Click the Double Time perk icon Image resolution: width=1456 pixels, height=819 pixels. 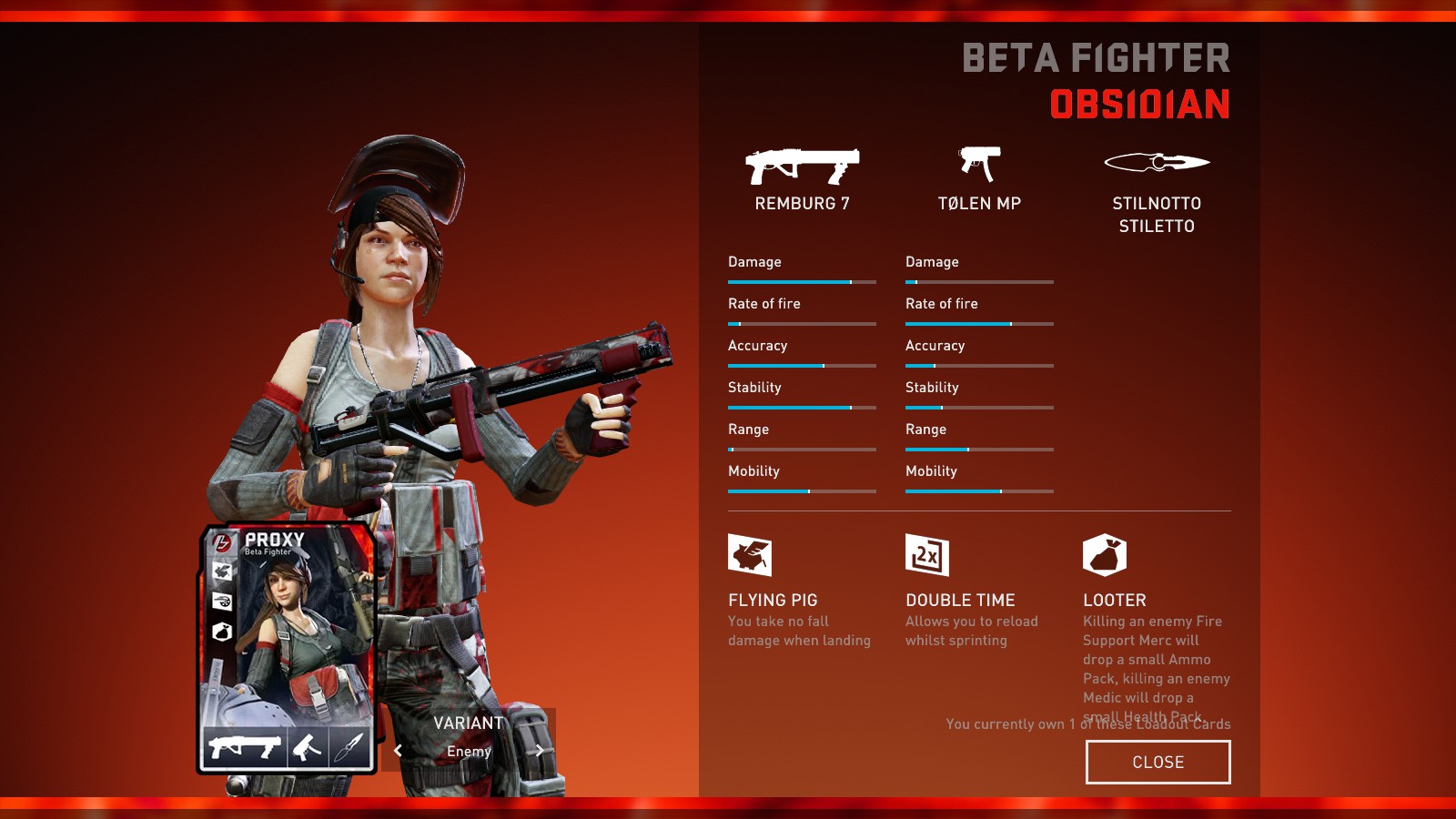[x=927, y=555]
